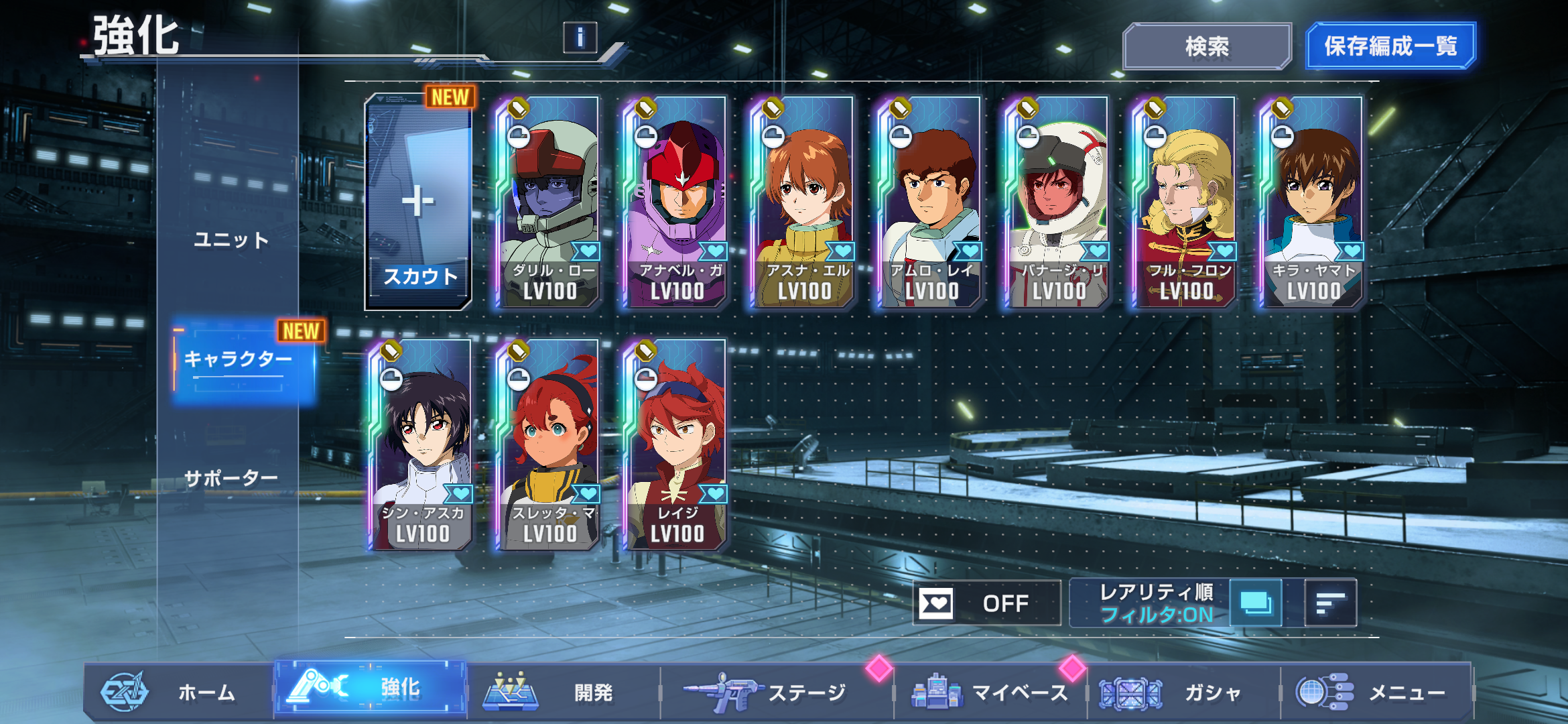Pick the シン・アスカ character card
The width and height of the screenshot is (1568, 724).
[x=421, y=445]
